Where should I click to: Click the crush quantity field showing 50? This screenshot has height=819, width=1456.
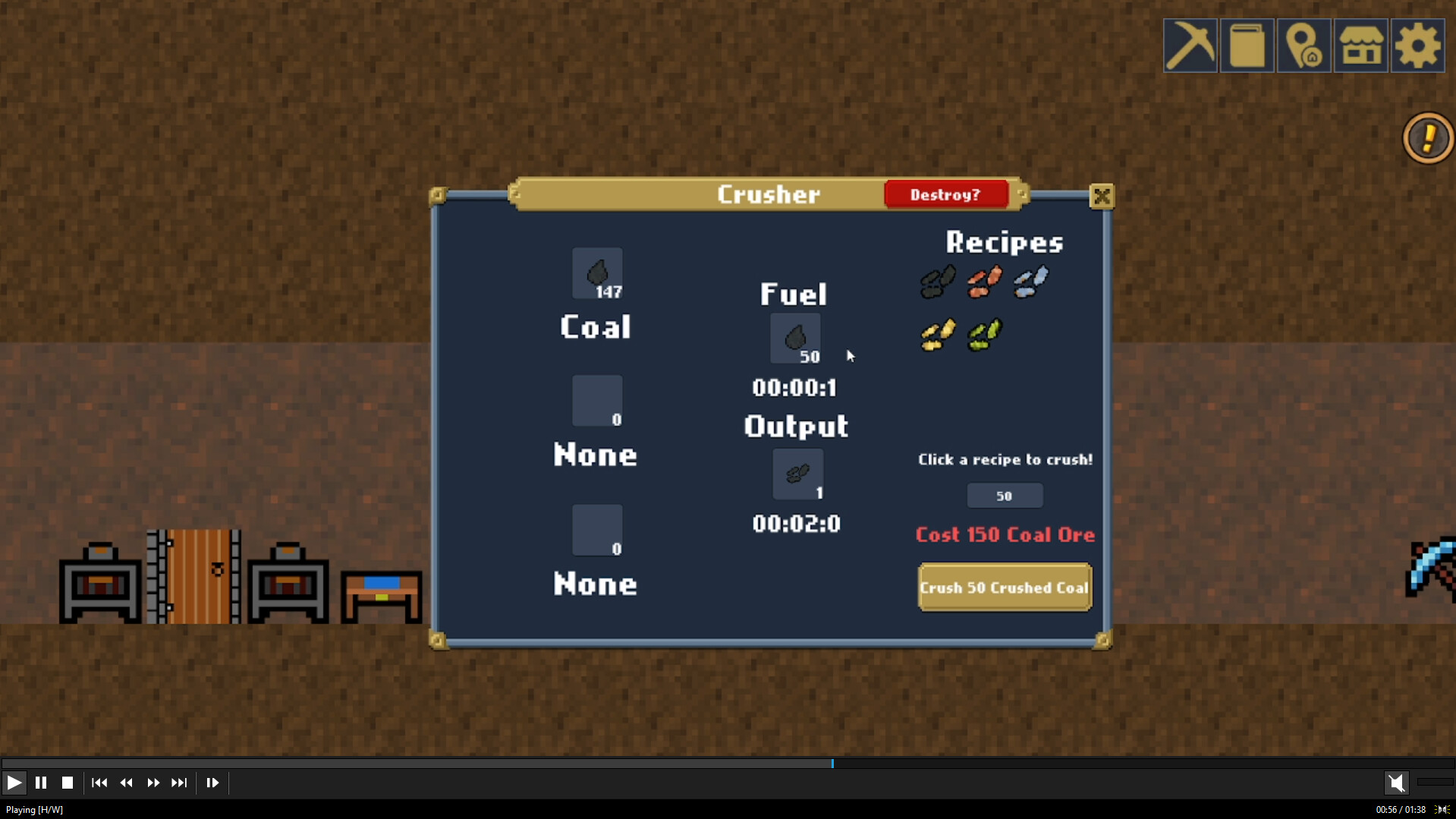click(x=1005, y=495)
